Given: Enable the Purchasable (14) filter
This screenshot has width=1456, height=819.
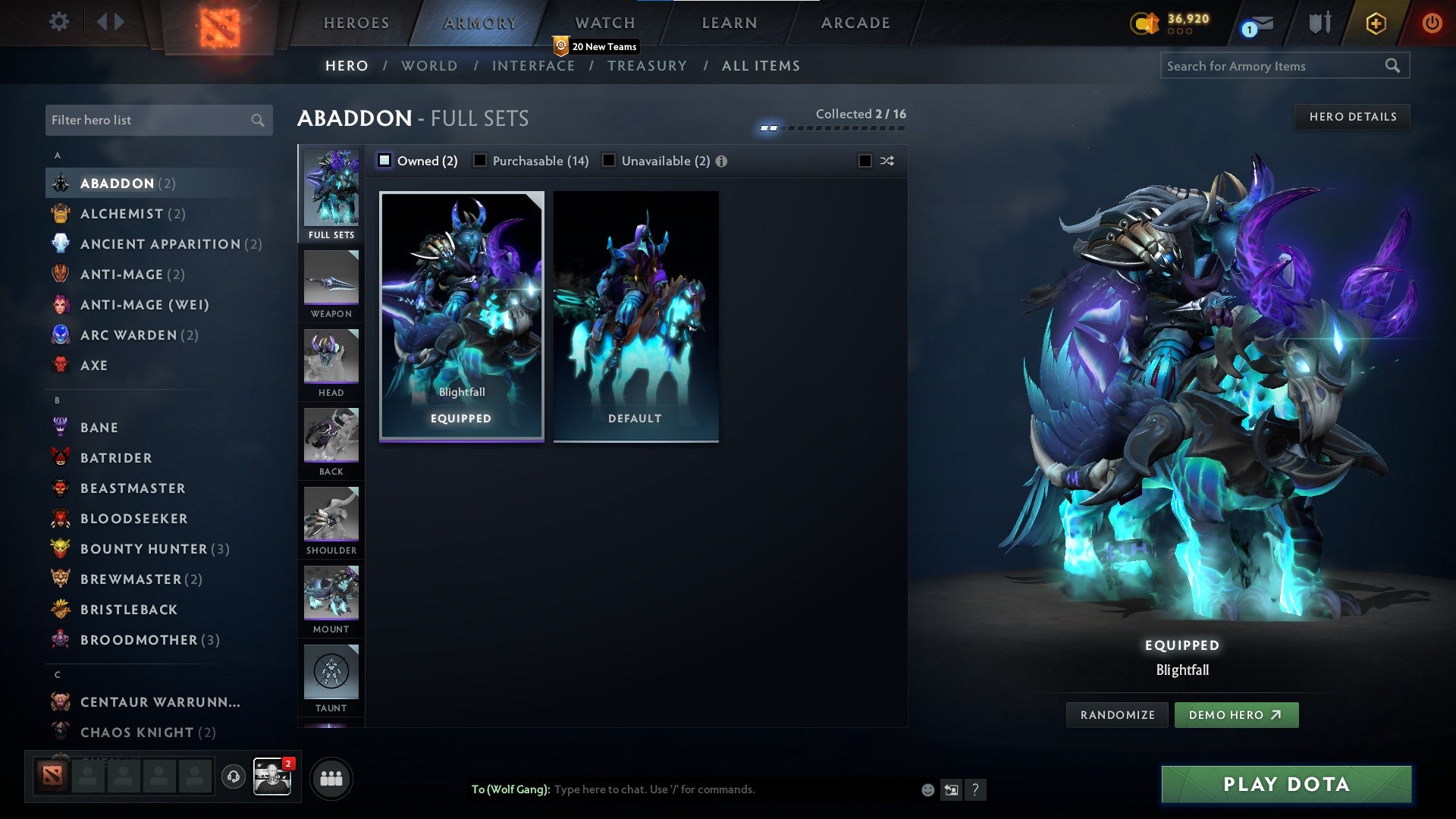Looking at the screenshot, I should (x=480, y=161).
